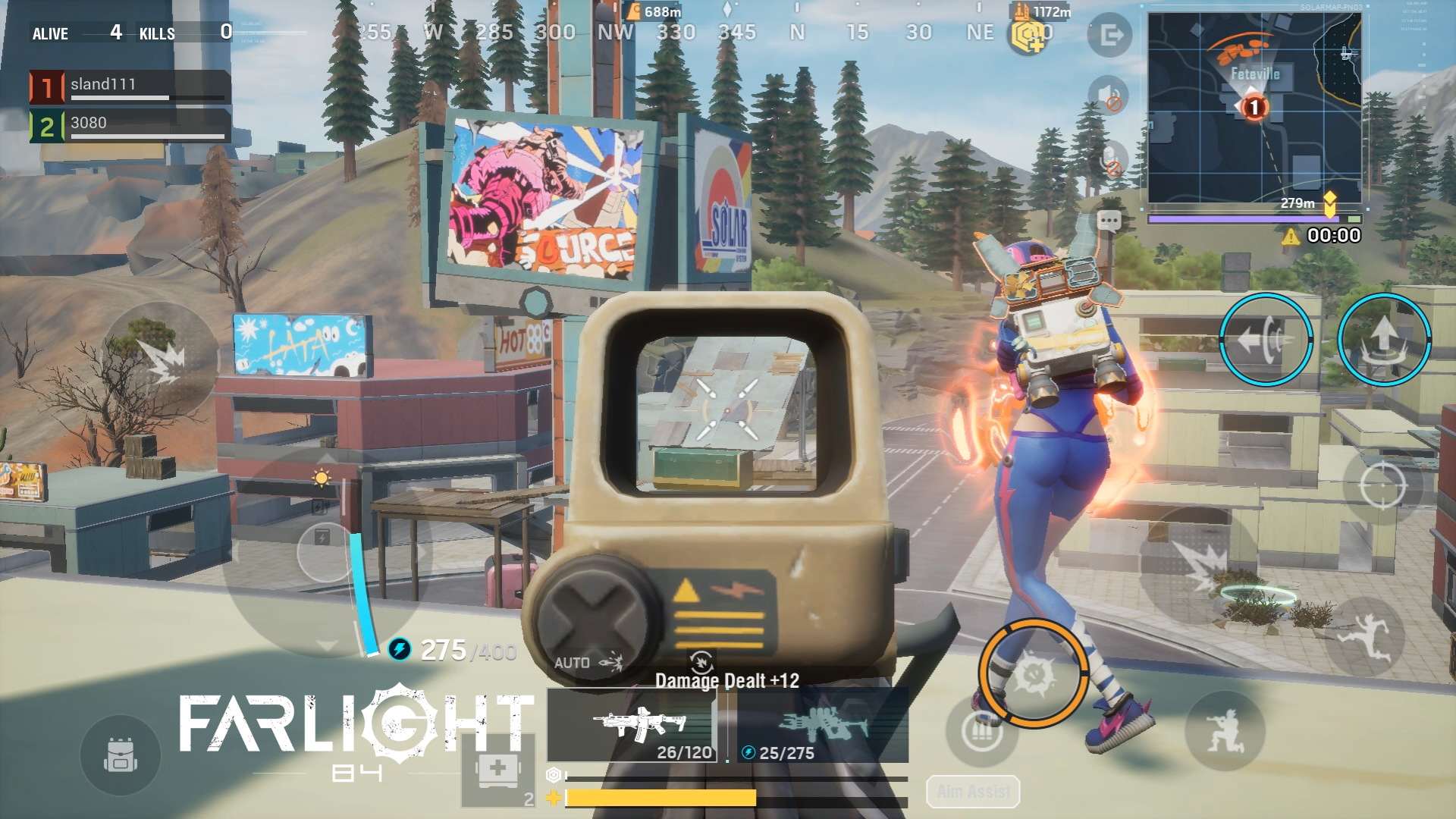The height and width of the screenshot is (819, 1456).
Task: Use the medkit healing item
Action: [x=498, y=770]
